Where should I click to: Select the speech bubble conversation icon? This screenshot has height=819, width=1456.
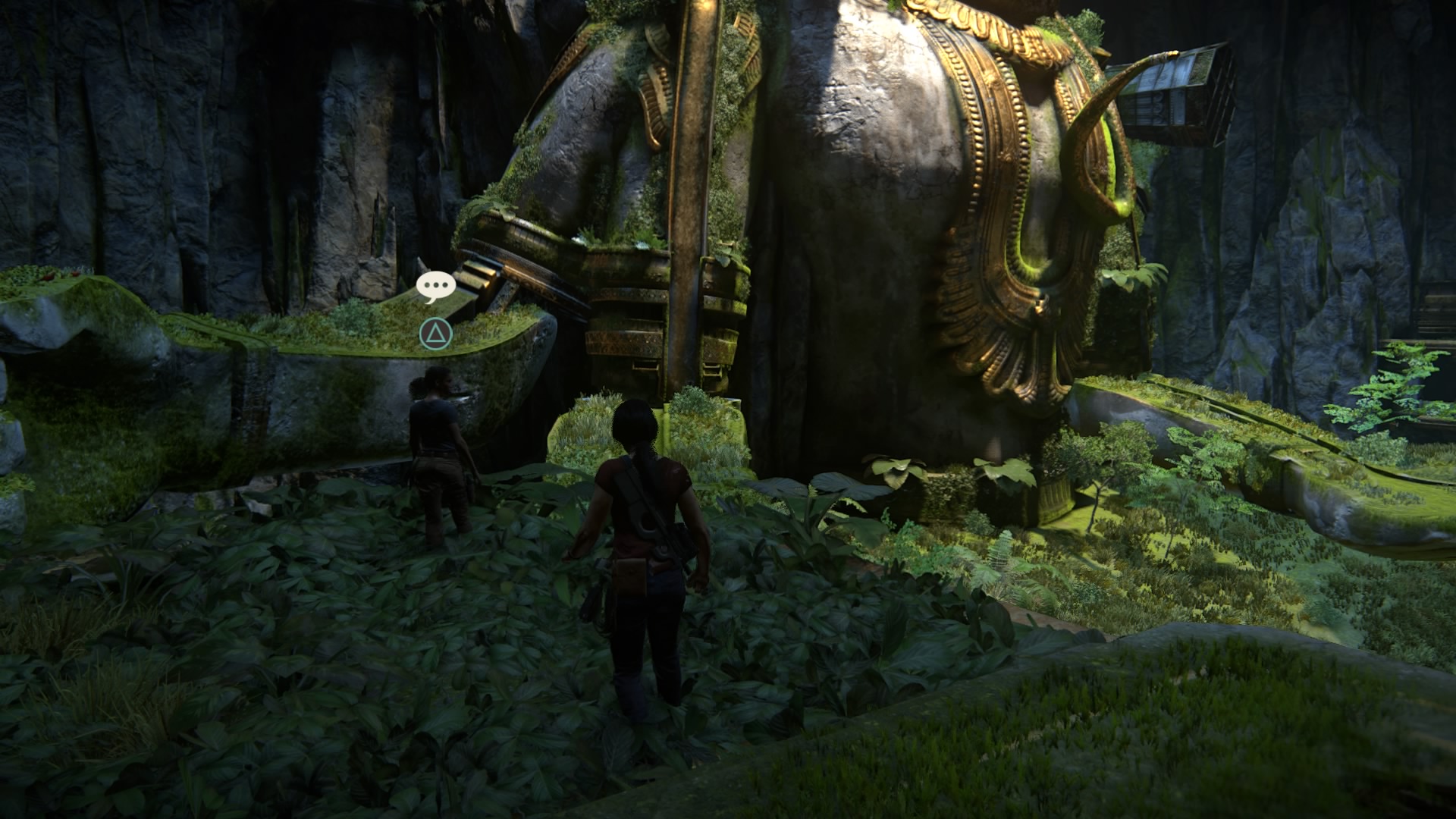(x=435, y=286)
